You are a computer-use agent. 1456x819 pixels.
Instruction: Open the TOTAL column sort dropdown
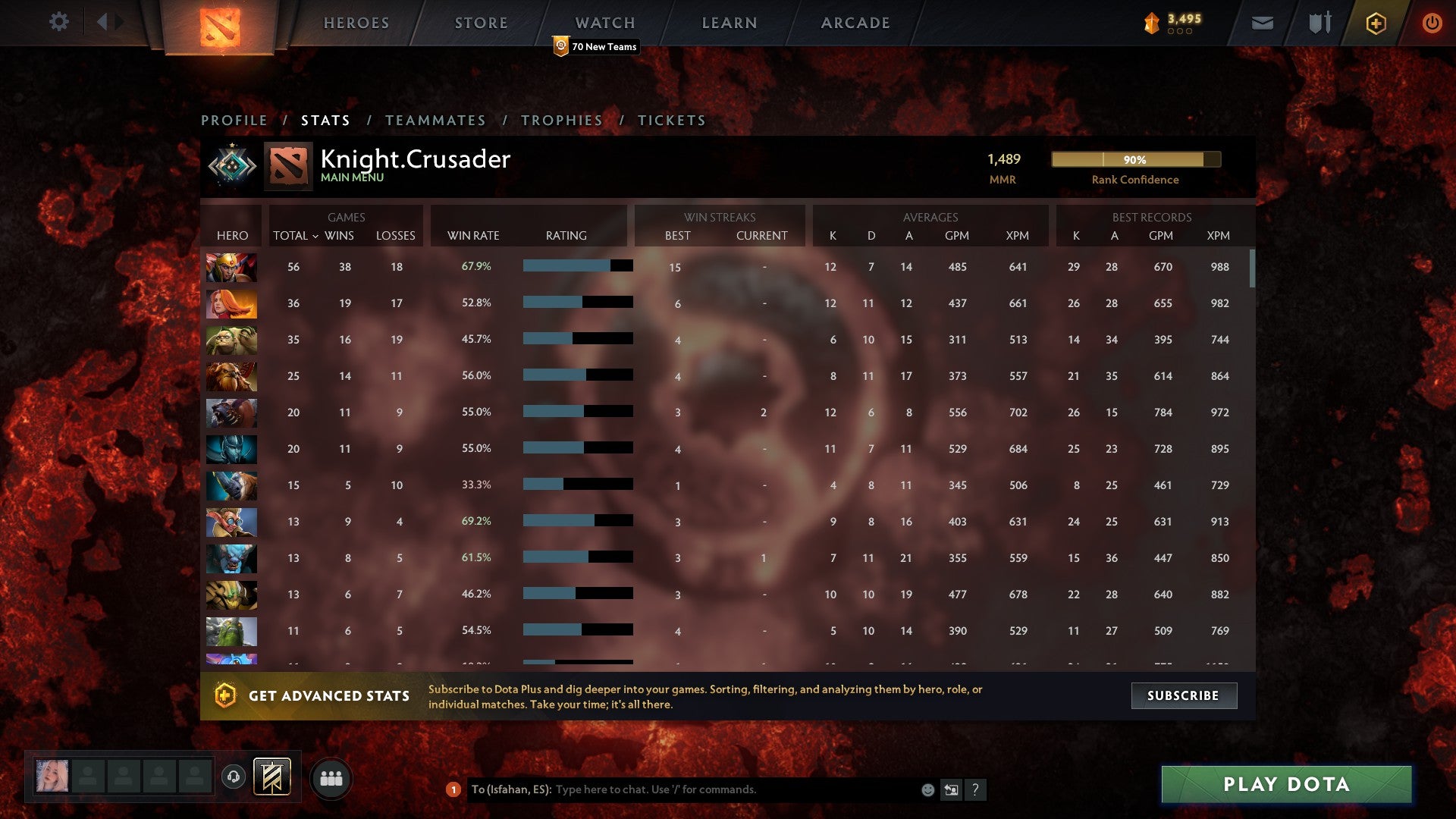pos(296,236)
